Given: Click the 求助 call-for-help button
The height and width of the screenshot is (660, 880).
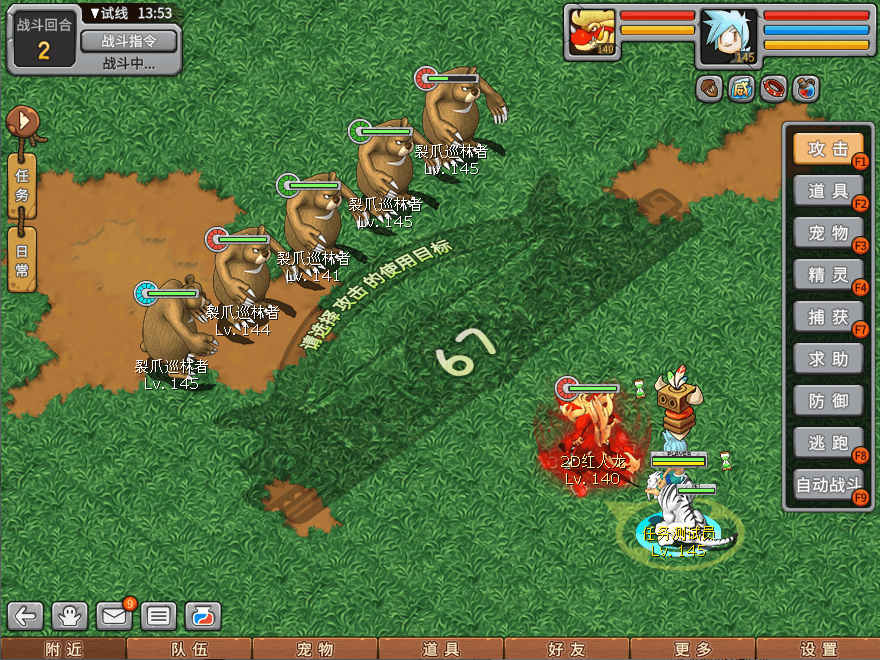Looking at the screenshot, I should pos(827,359).
